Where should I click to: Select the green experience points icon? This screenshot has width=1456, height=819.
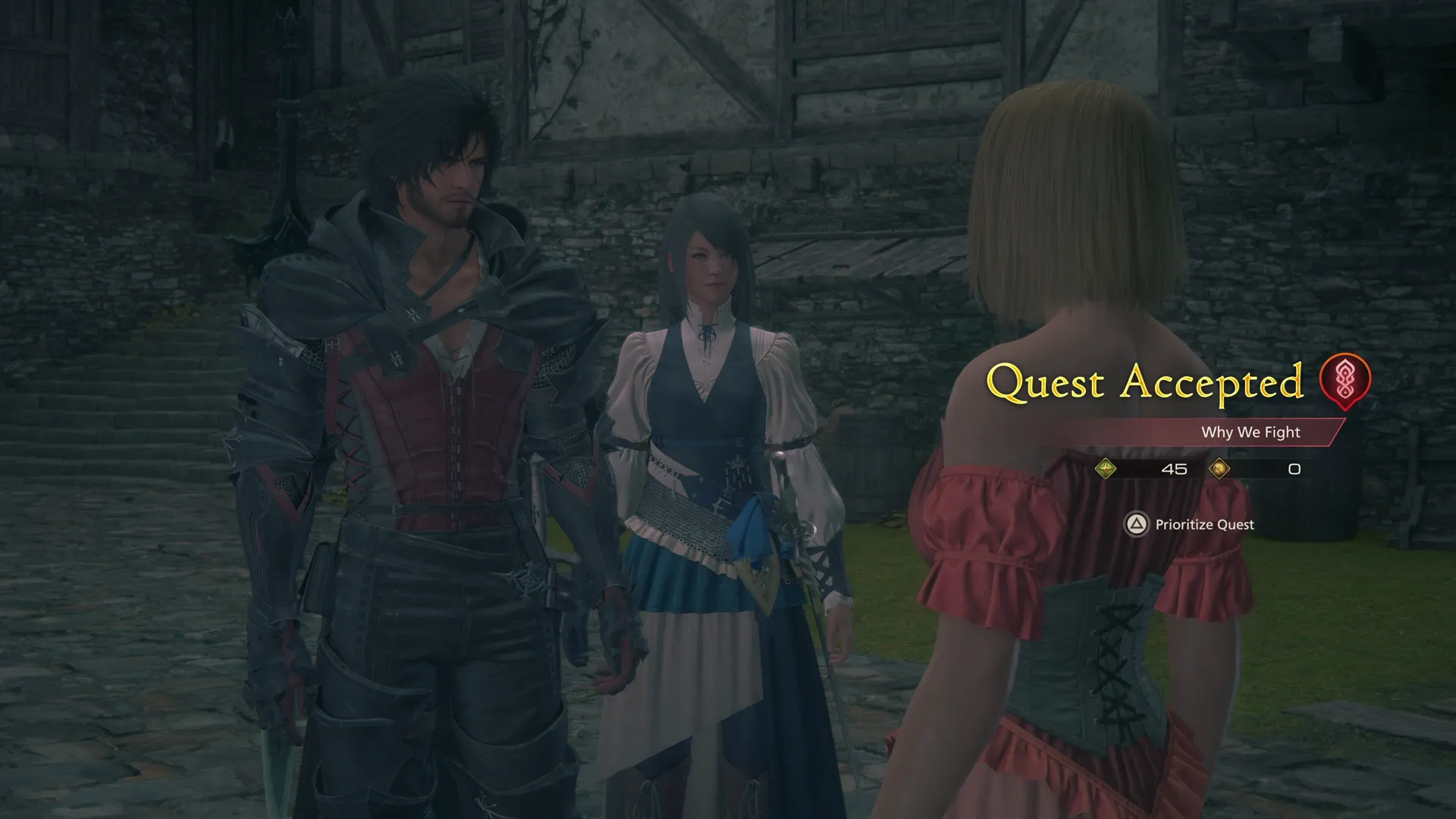click(x=1106, y=468)
